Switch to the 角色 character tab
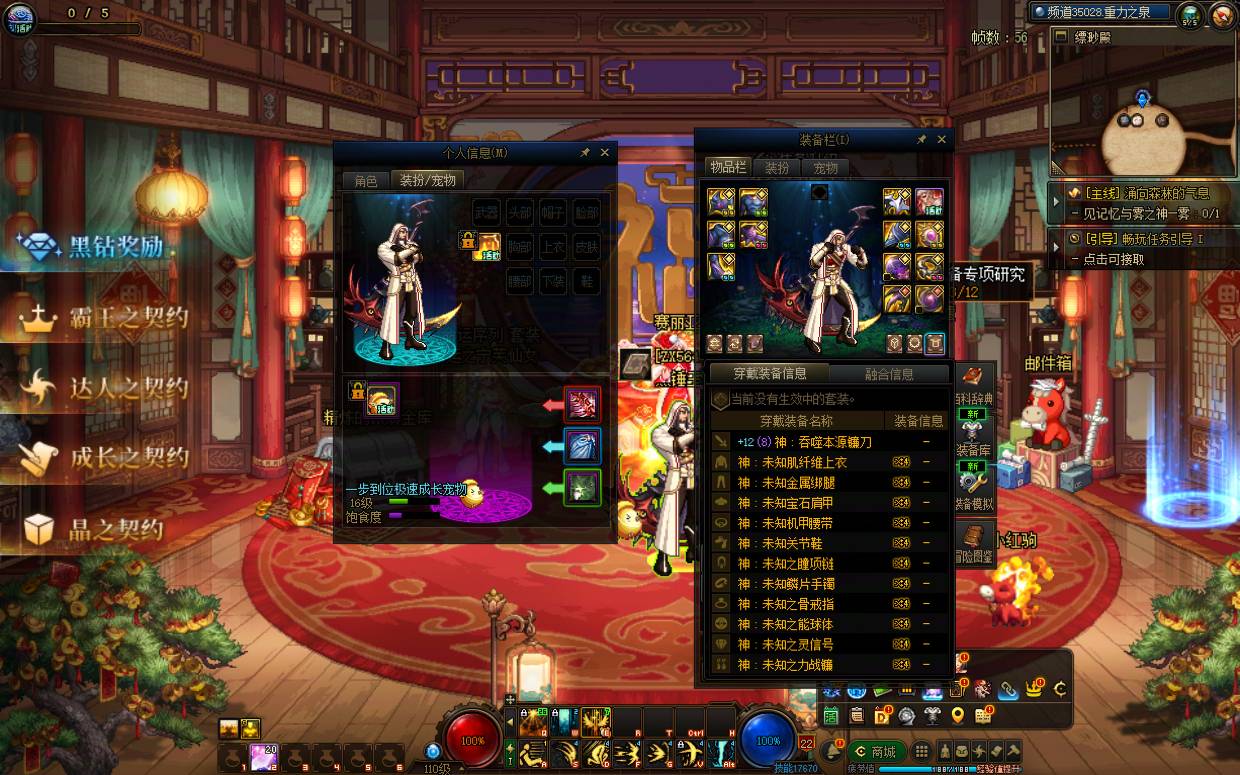 [366, 181]
